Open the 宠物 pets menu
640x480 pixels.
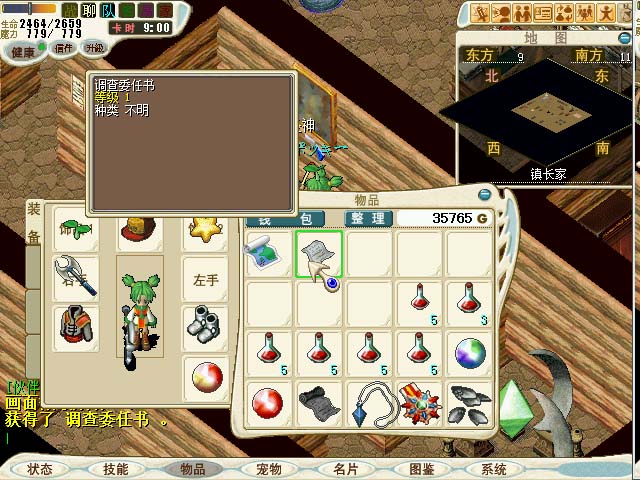[268, 468]
